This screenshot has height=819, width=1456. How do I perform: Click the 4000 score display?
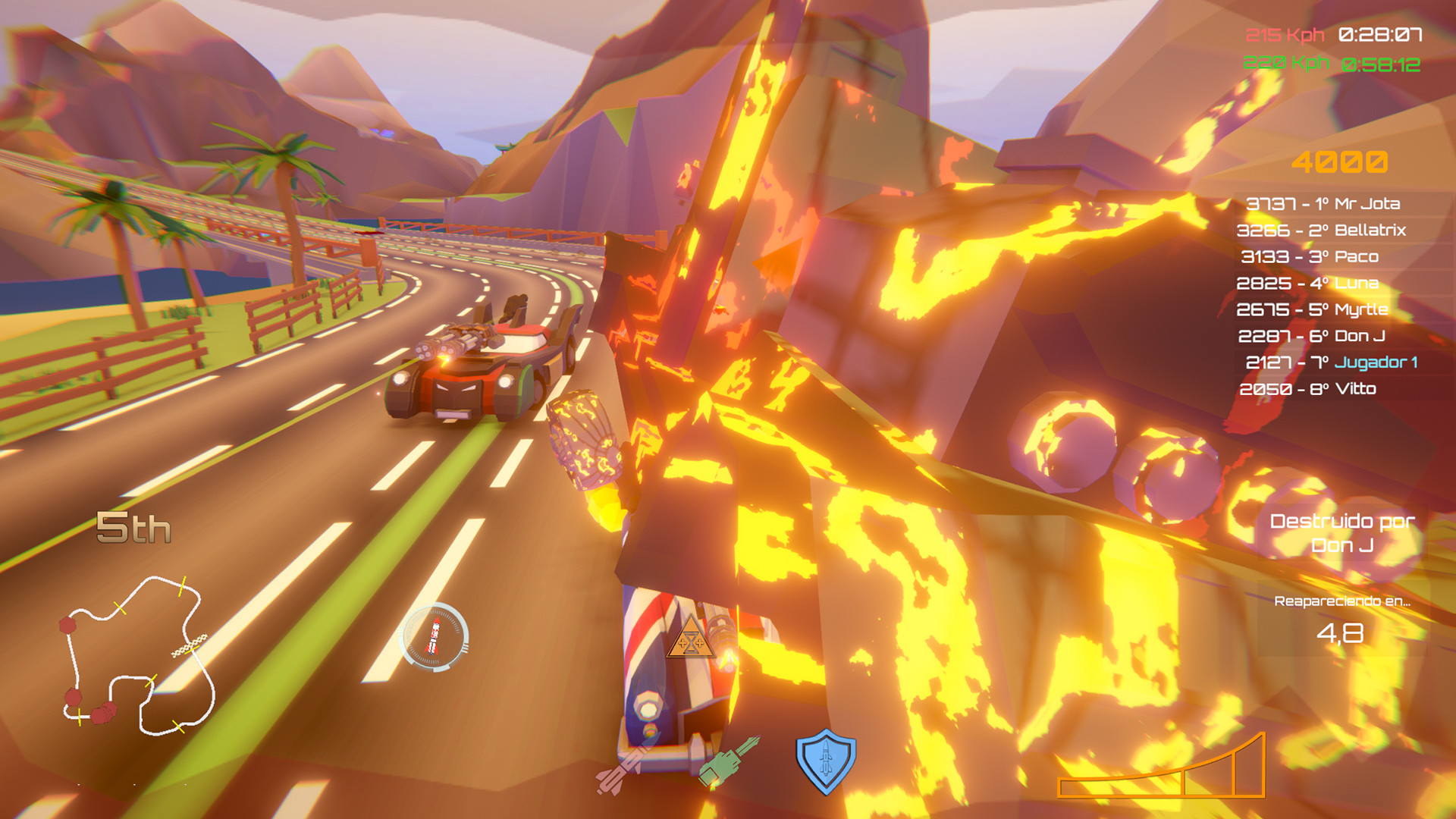[x=1339, y=161]
